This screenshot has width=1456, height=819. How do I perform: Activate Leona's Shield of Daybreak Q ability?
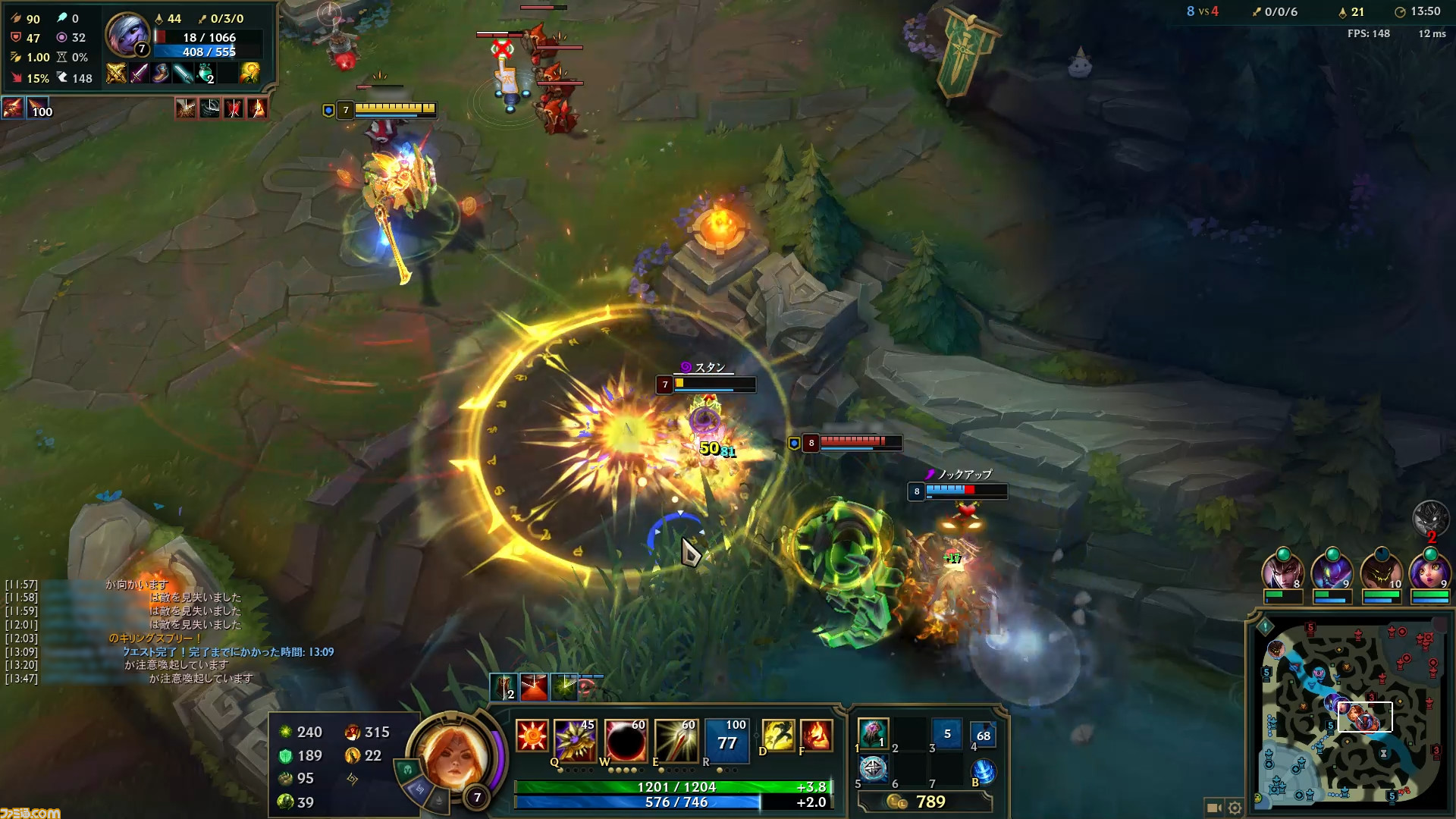(x=575, y=739)
